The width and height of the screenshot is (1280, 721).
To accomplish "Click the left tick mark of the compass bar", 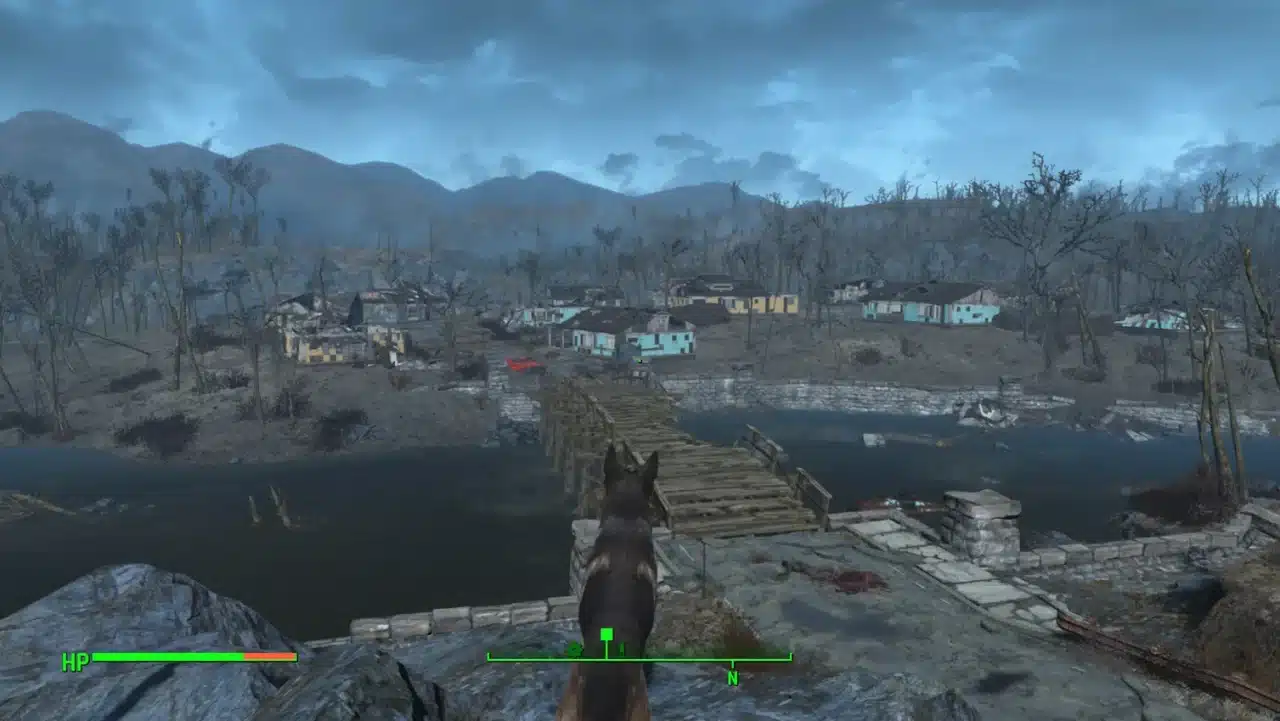I will (x=490, y=657).
